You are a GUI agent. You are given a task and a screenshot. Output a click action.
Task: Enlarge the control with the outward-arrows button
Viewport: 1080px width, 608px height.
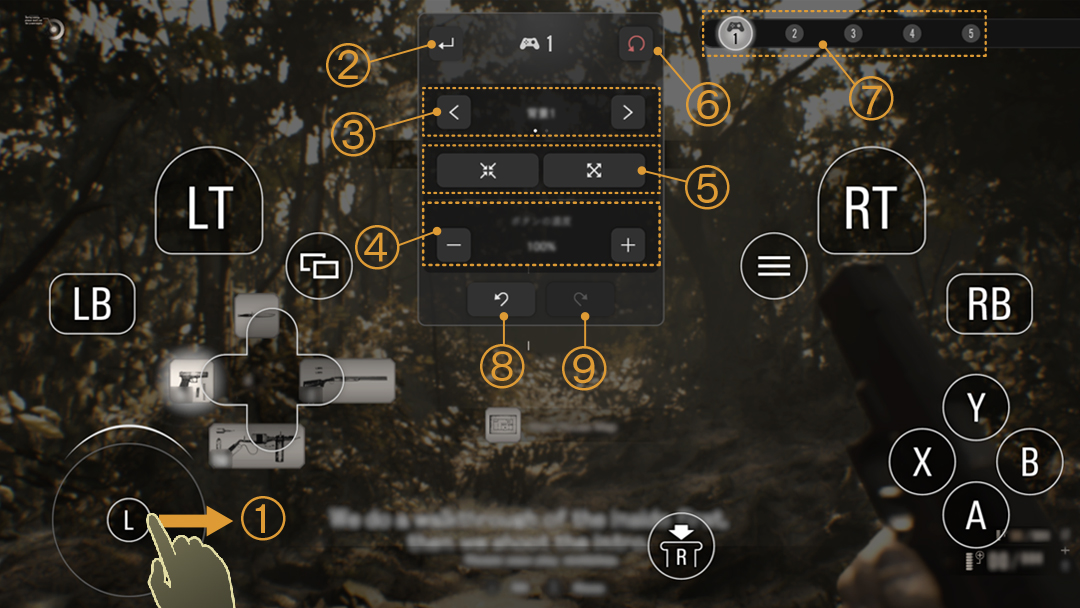(594, 170)
